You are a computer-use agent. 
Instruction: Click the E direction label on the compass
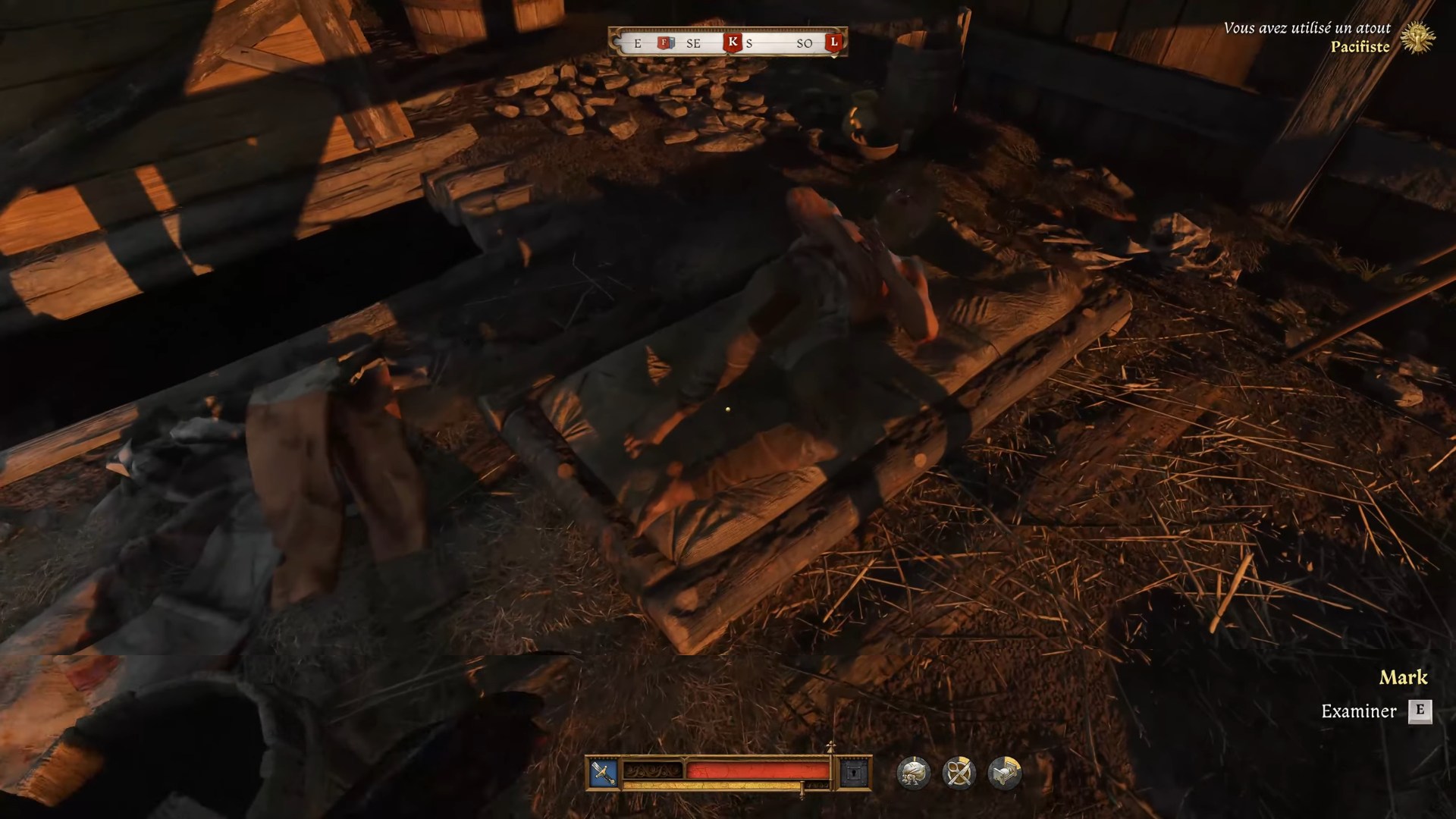[x=638, y=43]
